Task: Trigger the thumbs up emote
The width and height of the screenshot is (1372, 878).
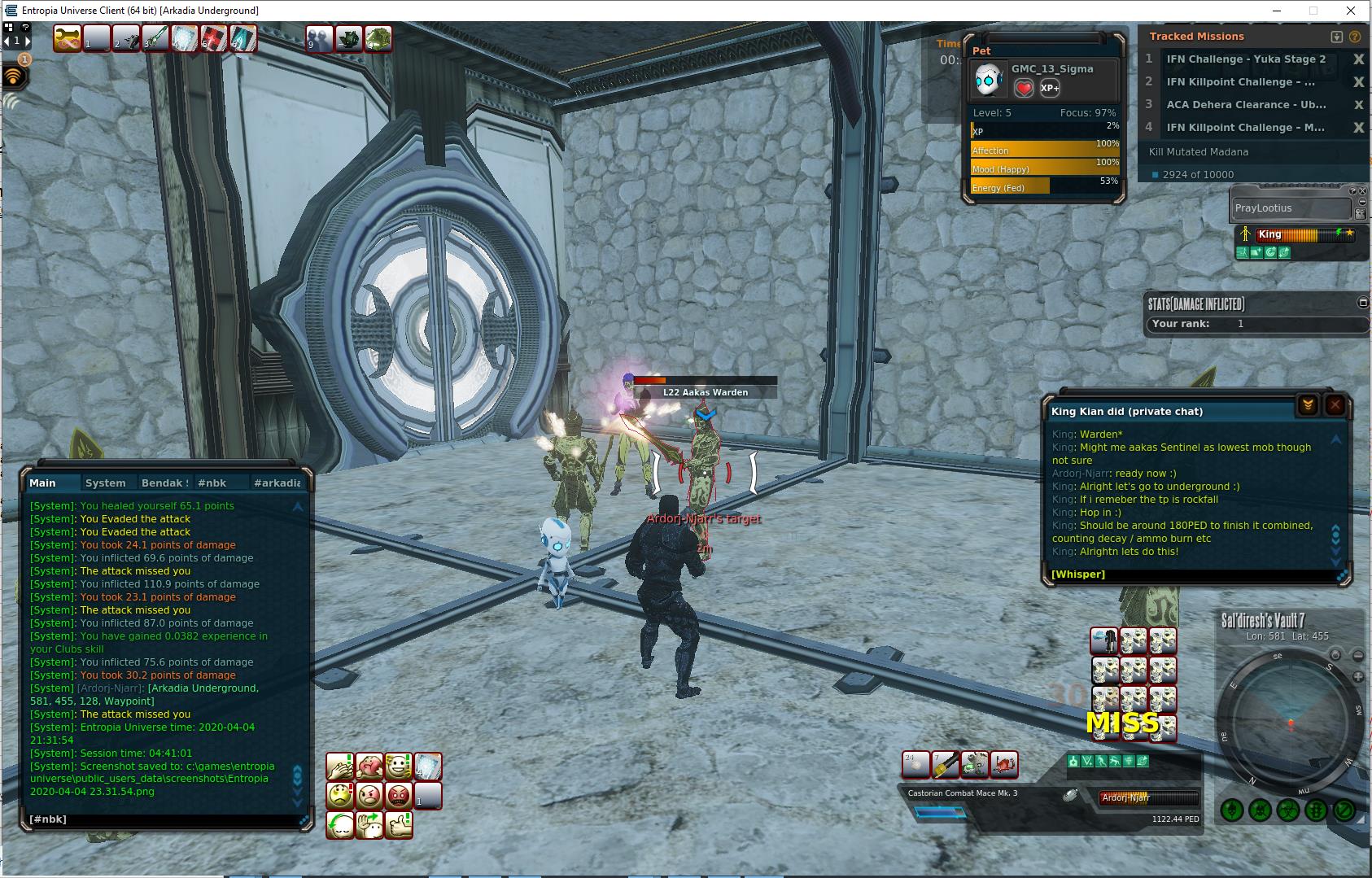Action: [x=399, y=824]
